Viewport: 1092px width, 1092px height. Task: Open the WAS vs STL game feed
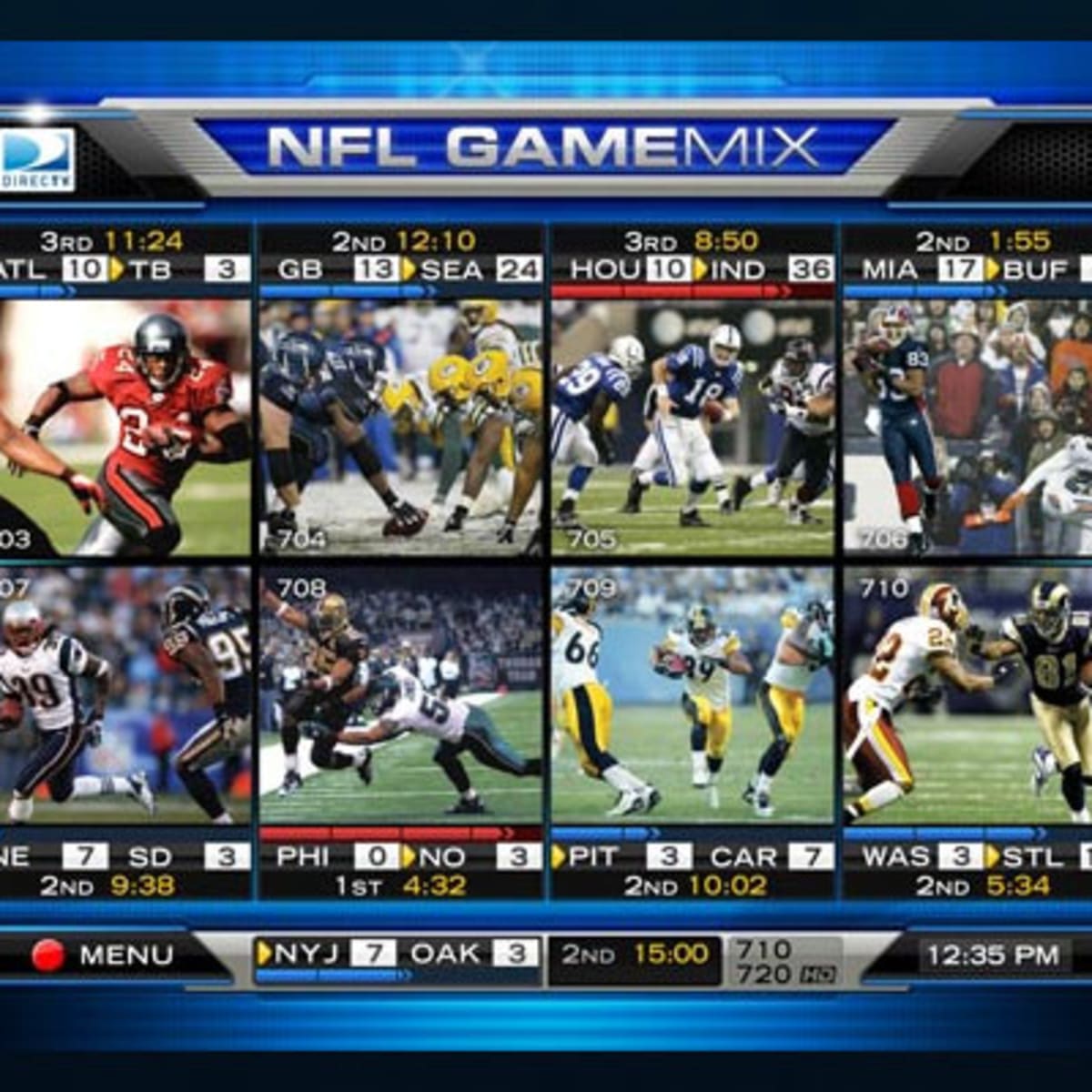click(967, 694)
